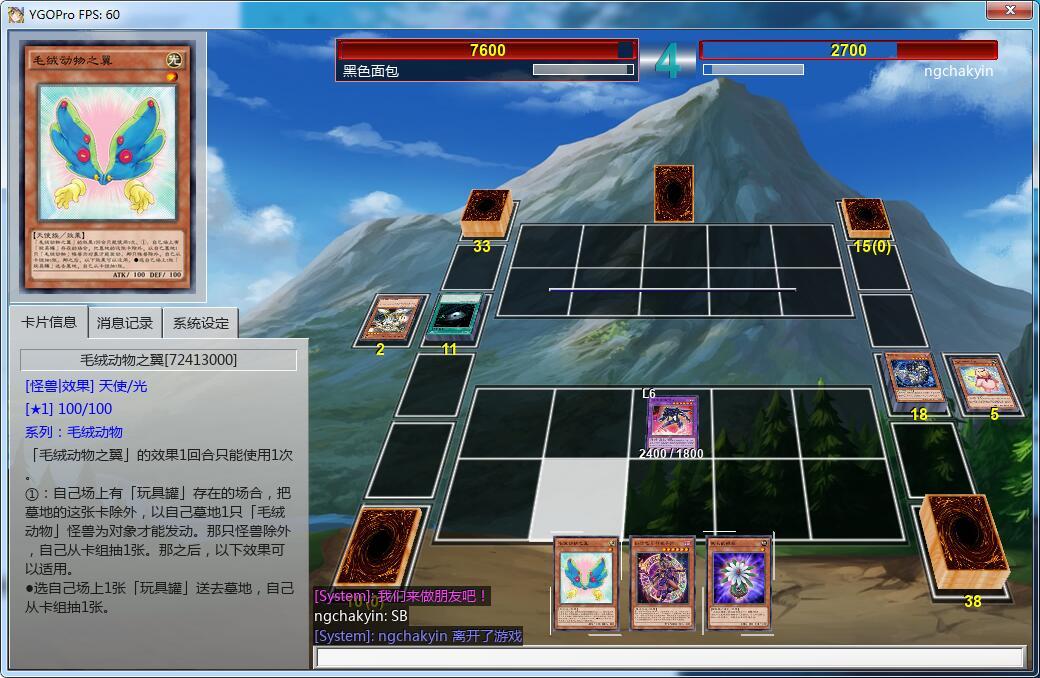Select the 毛绒动物之翼 card in hand
Screen dimensions: 1040x678
(x=586, y=582)
